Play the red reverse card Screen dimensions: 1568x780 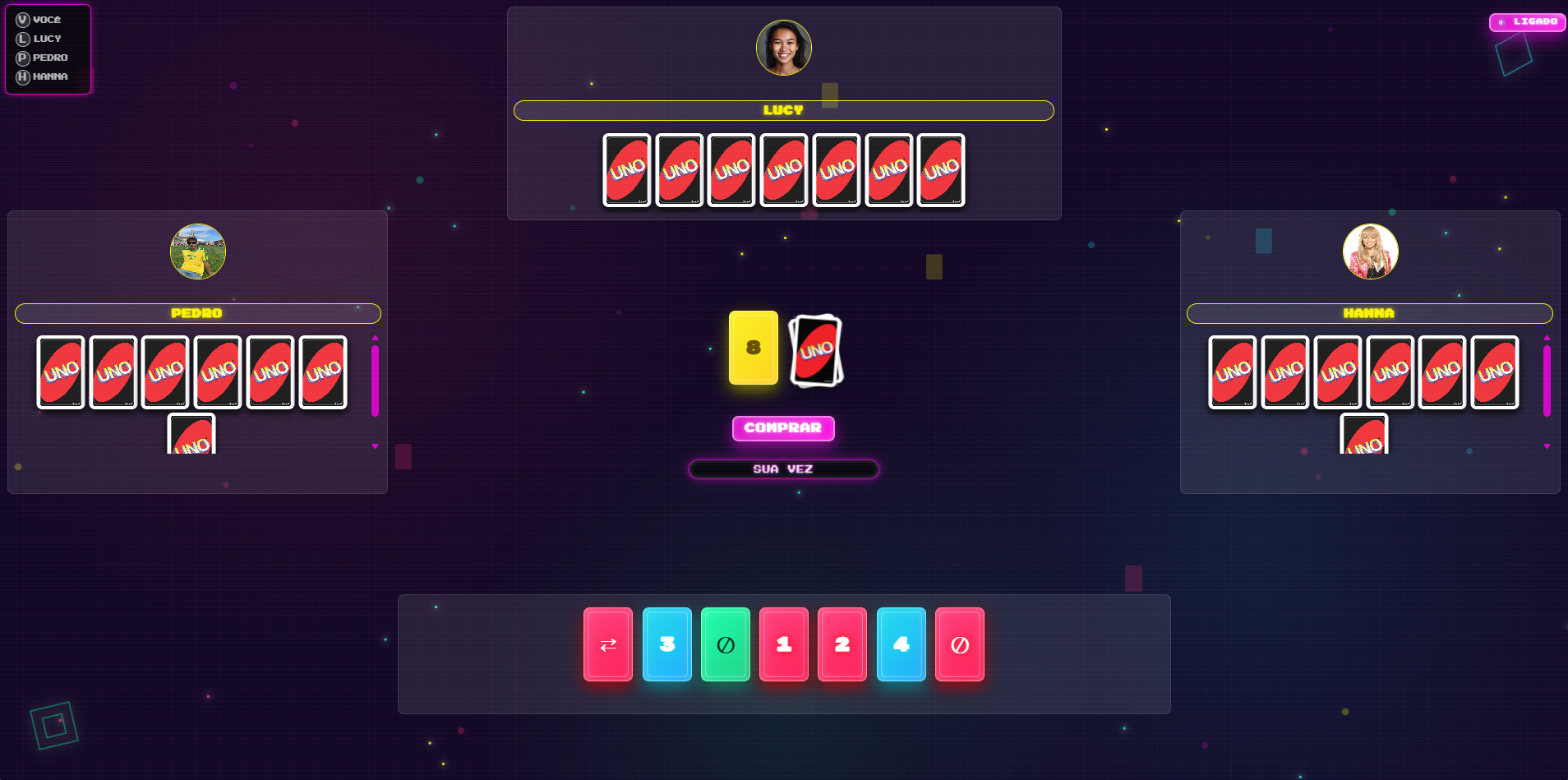point(608,644)
